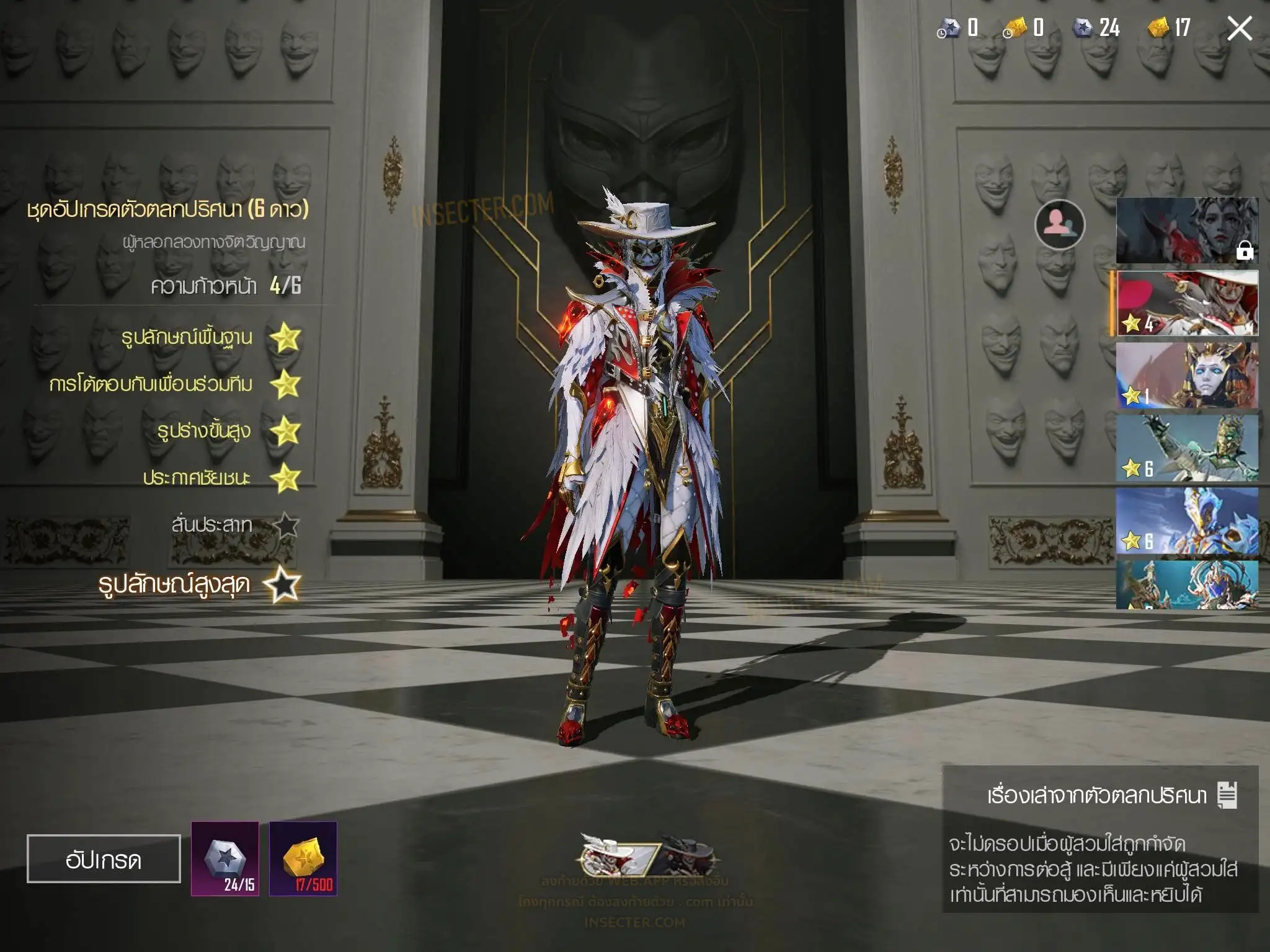
Task: Select the 4-star white hat outfit thumbnail
Action: (x=1187, y=304)
